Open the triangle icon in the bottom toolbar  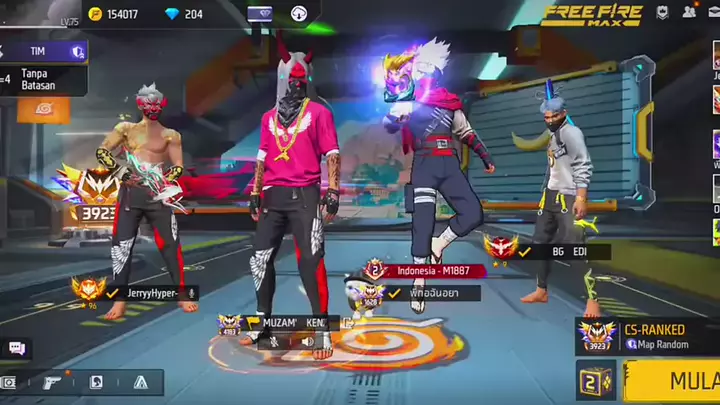pos(140,382)
